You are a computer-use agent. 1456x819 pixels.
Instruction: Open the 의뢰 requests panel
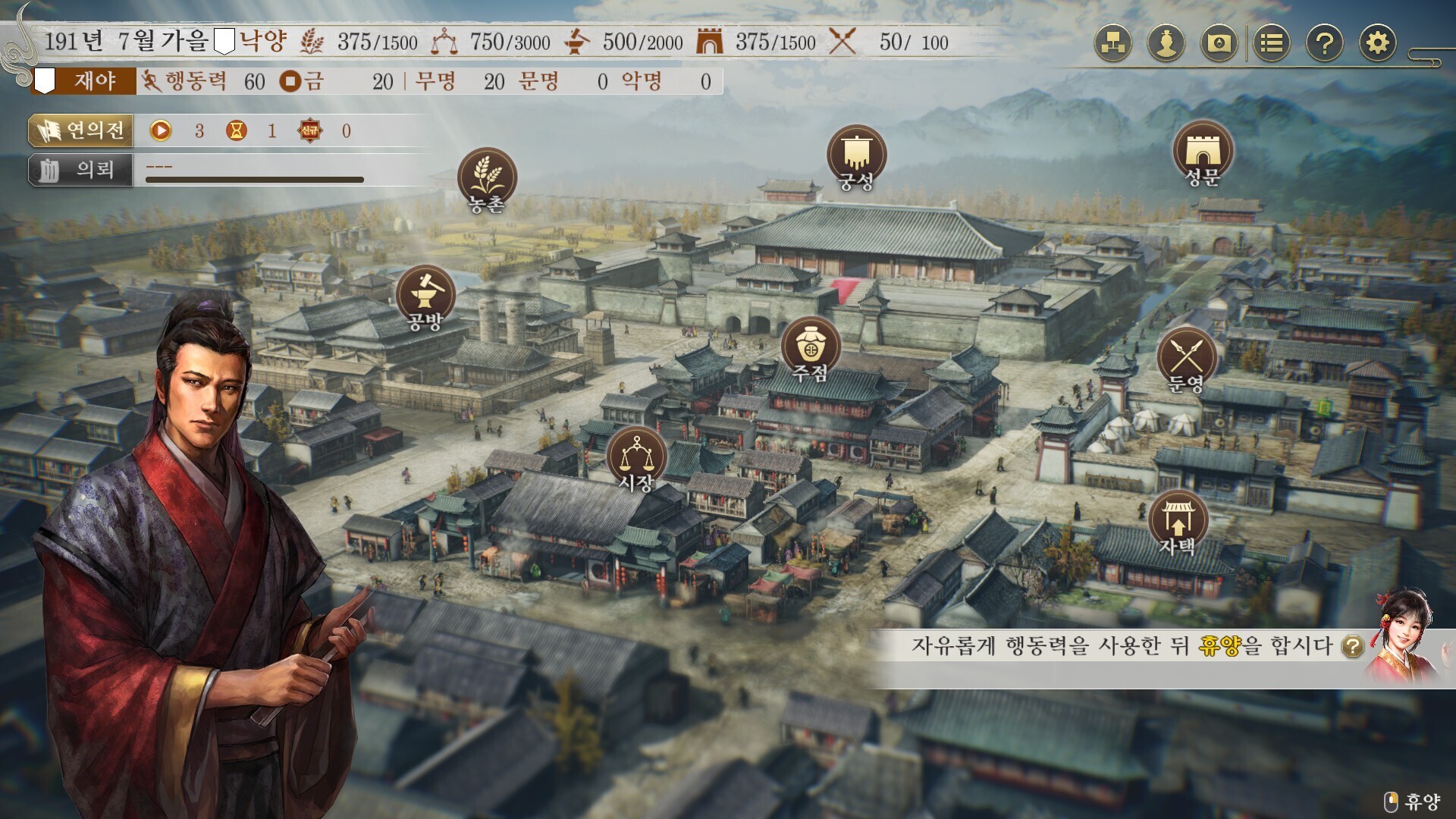pos(81,170)
